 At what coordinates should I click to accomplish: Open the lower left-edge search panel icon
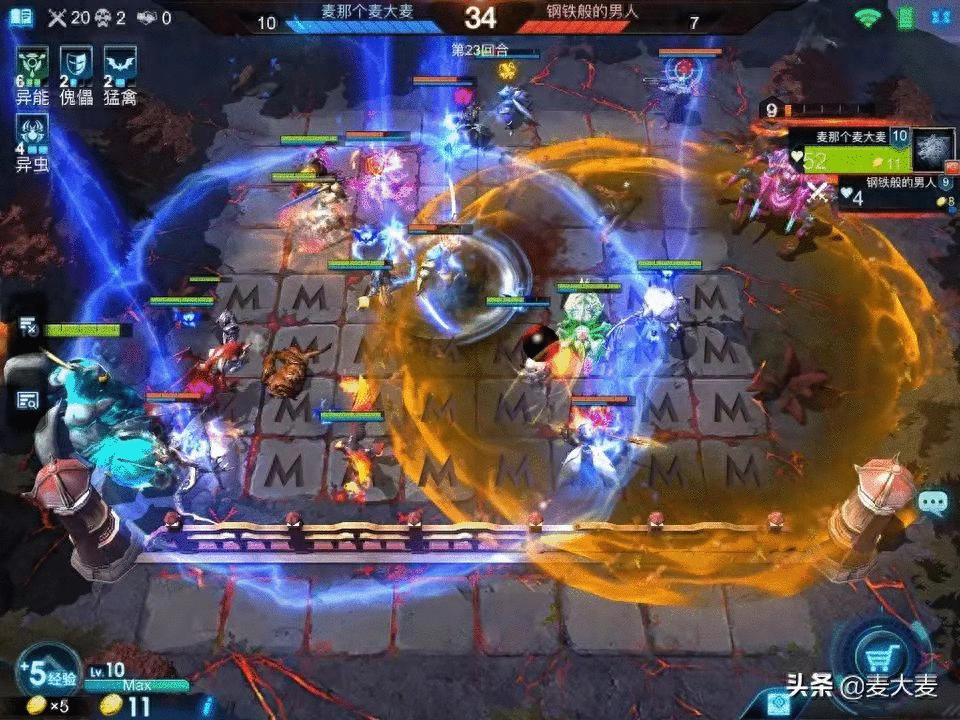[27, 400]
